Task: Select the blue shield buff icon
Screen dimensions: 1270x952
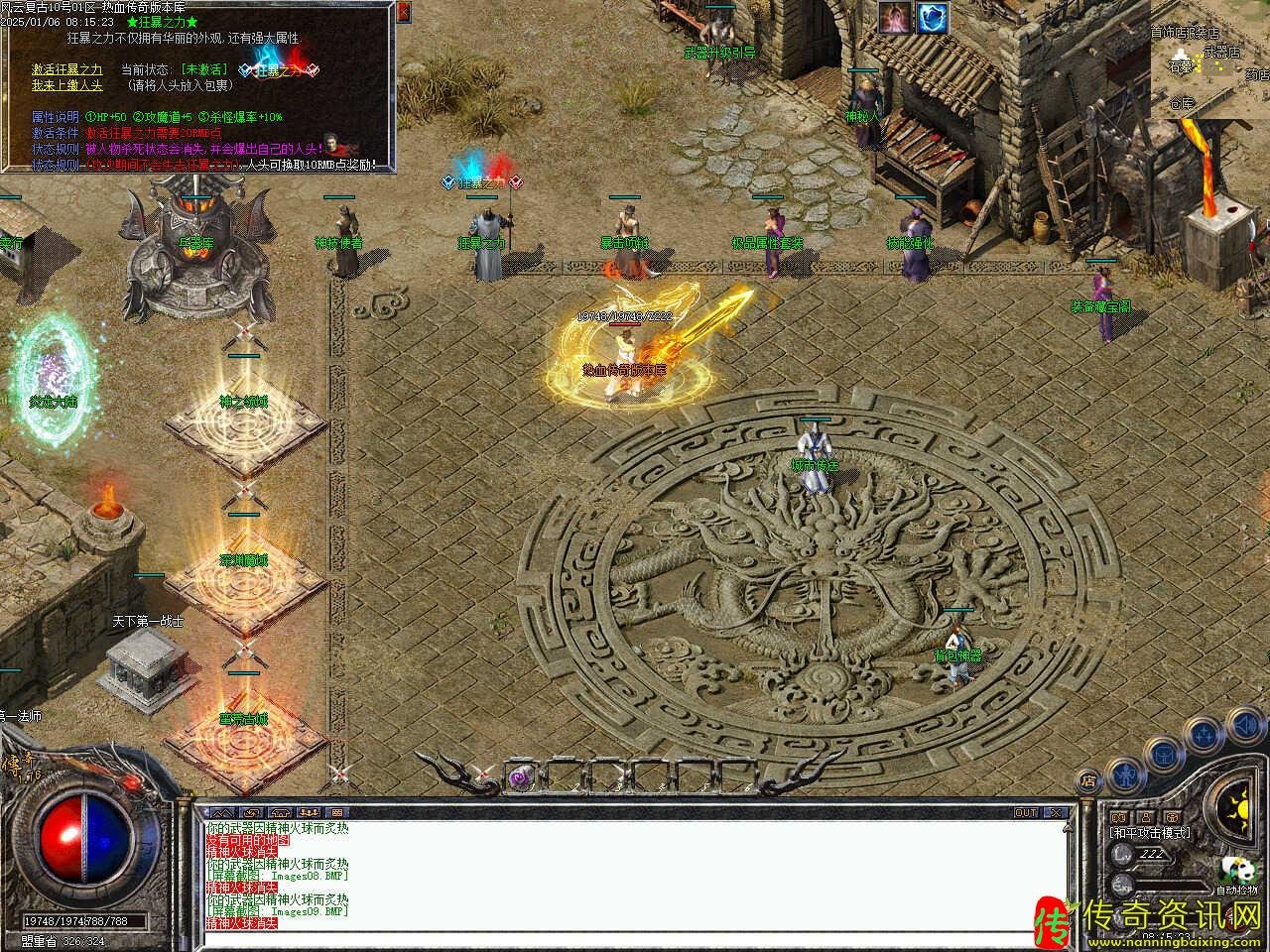Action: tap(933, 17)
